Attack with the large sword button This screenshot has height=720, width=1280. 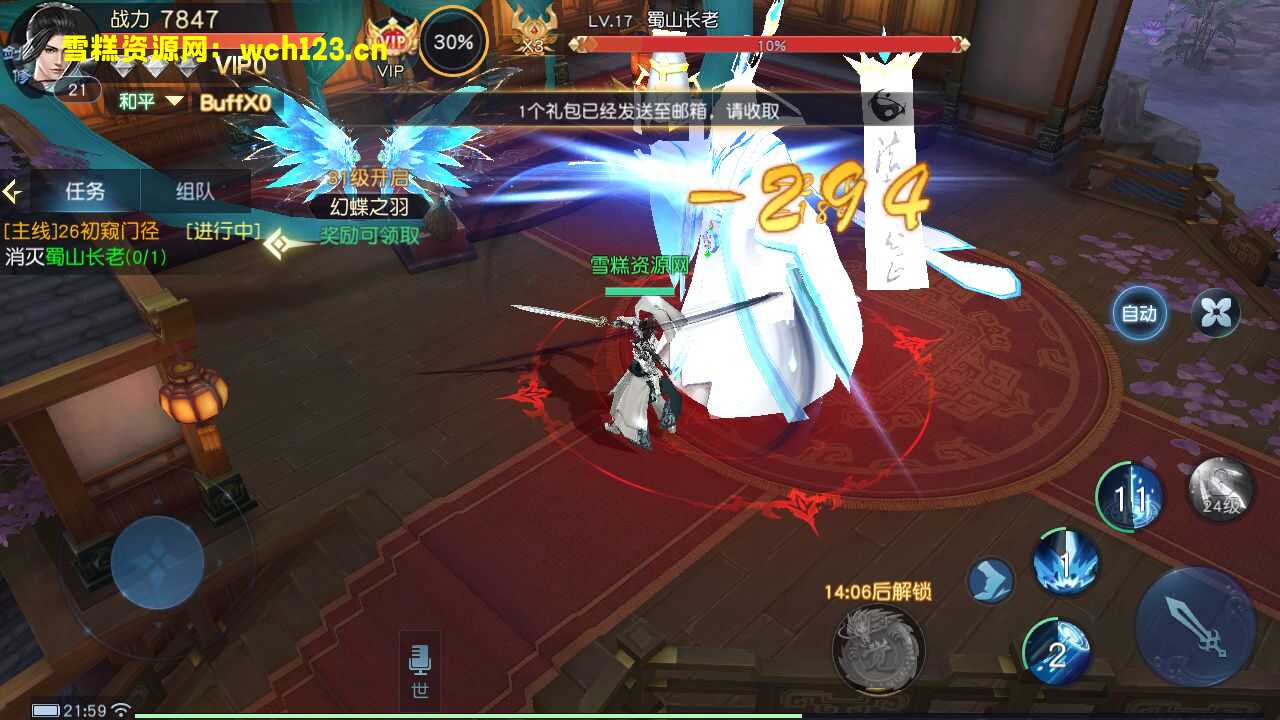point(1196,627)
